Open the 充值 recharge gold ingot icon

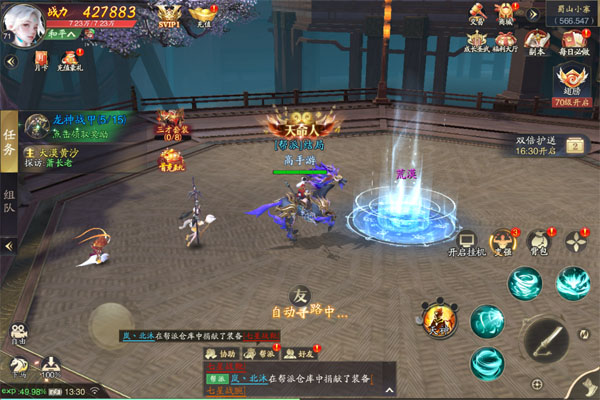pyautogui.click(x=205, y=14)
